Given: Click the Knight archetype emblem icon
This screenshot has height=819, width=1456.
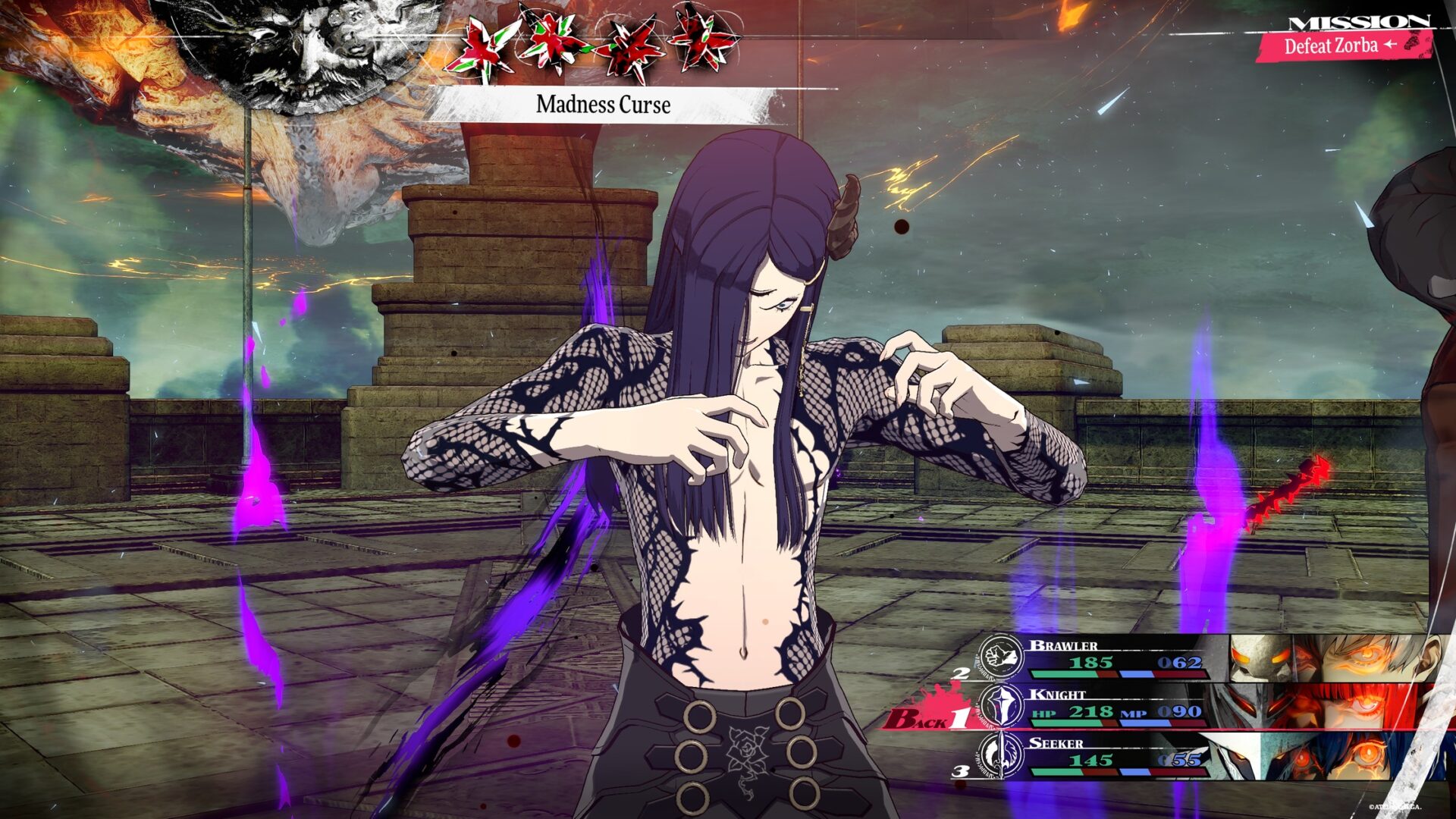Looking at the screenshot, I should pyautogui.click(x=1002, y=705).
